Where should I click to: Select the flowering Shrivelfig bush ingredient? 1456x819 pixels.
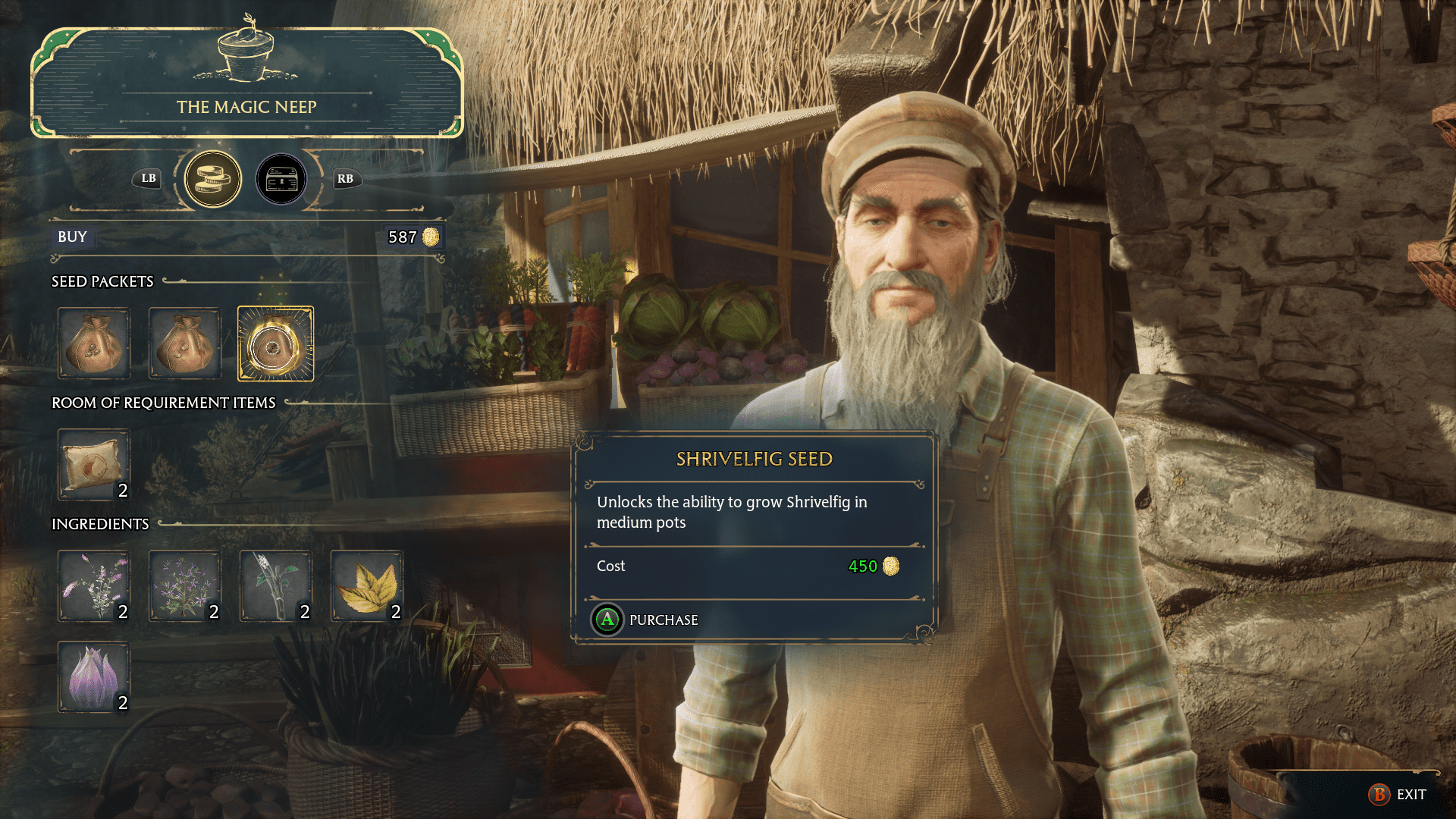(x=184, y=586)
